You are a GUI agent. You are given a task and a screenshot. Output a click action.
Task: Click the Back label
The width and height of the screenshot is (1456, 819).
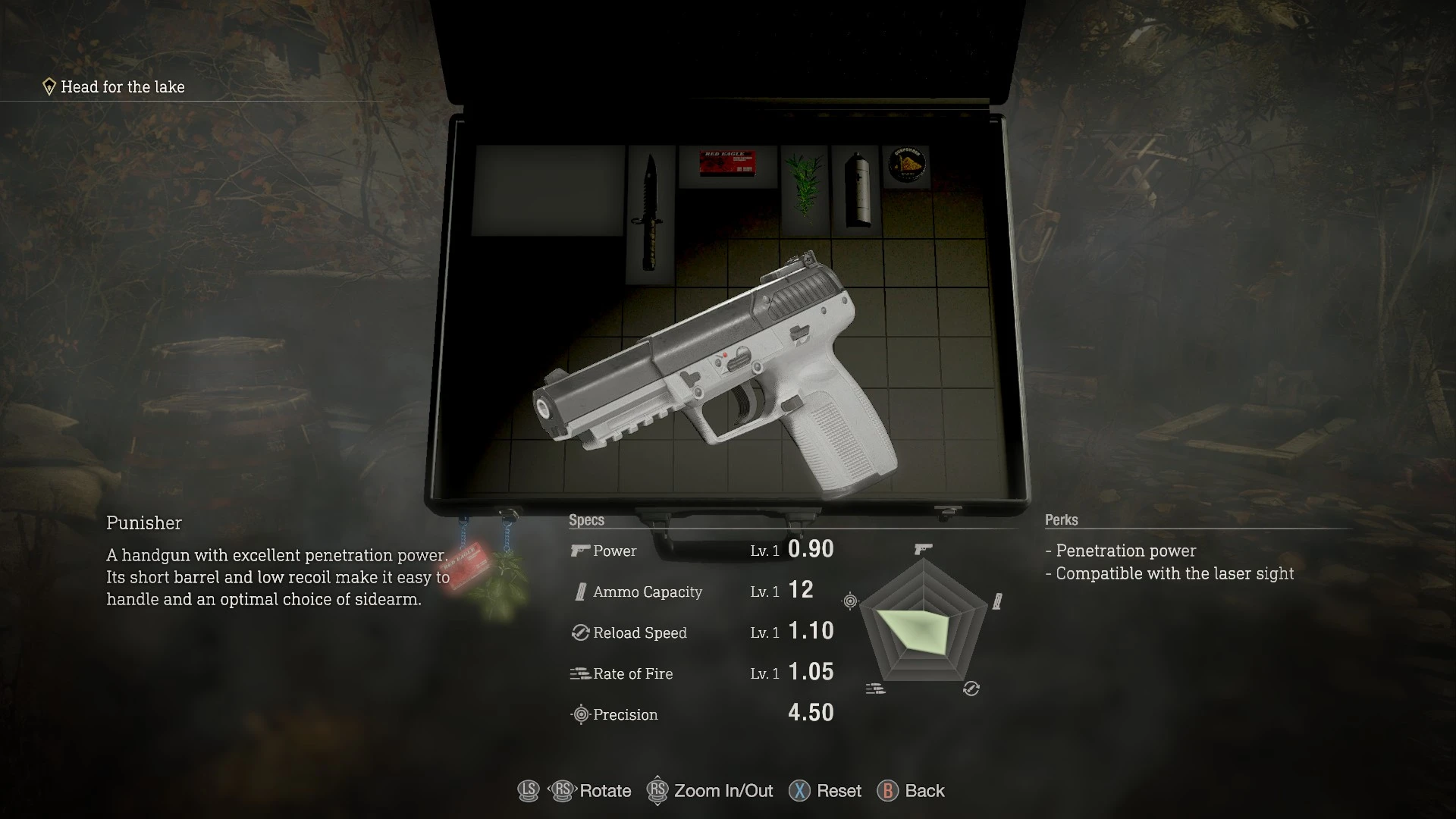coord(924,791)
